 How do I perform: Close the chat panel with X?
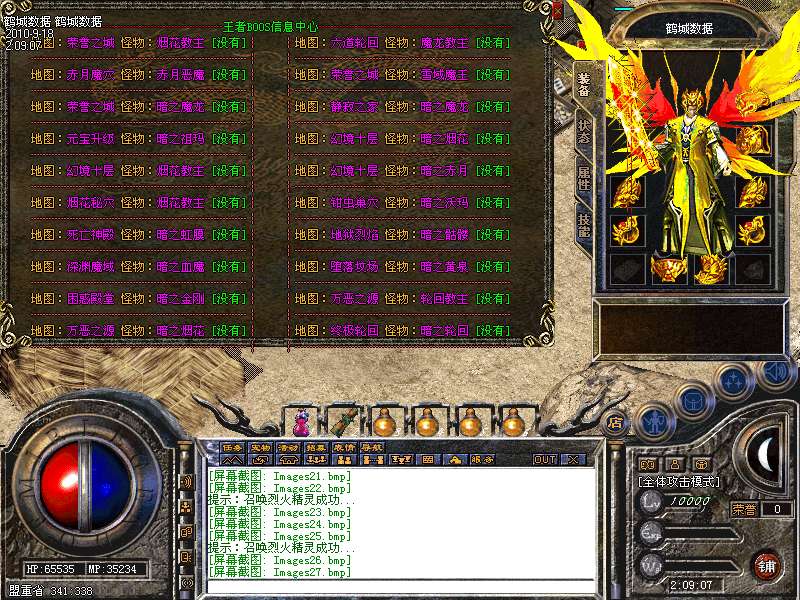pyautogui.click(x=572, y=460)
